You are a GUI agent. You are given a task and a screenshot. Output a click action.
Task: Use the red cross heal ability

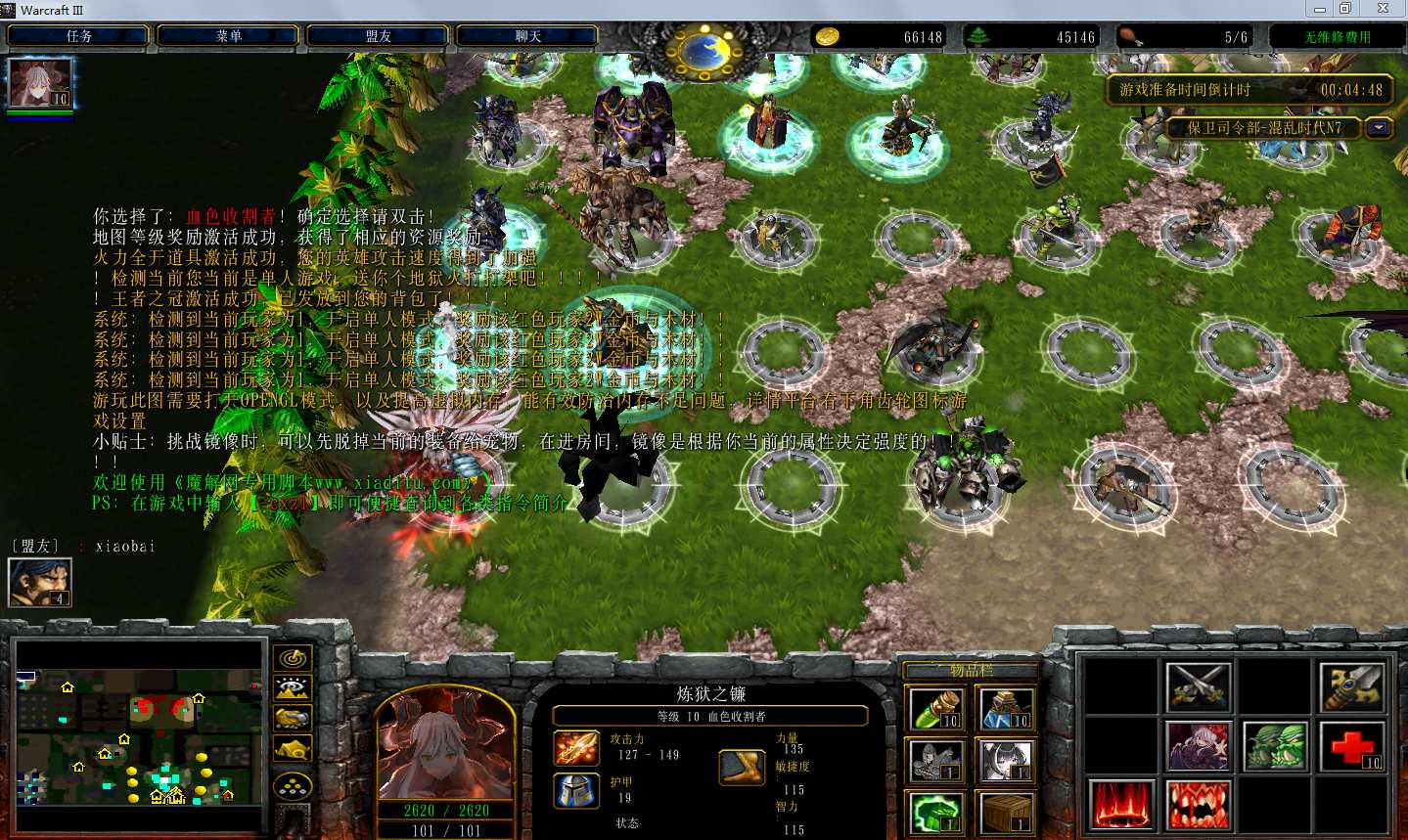tap(1352, 746)
